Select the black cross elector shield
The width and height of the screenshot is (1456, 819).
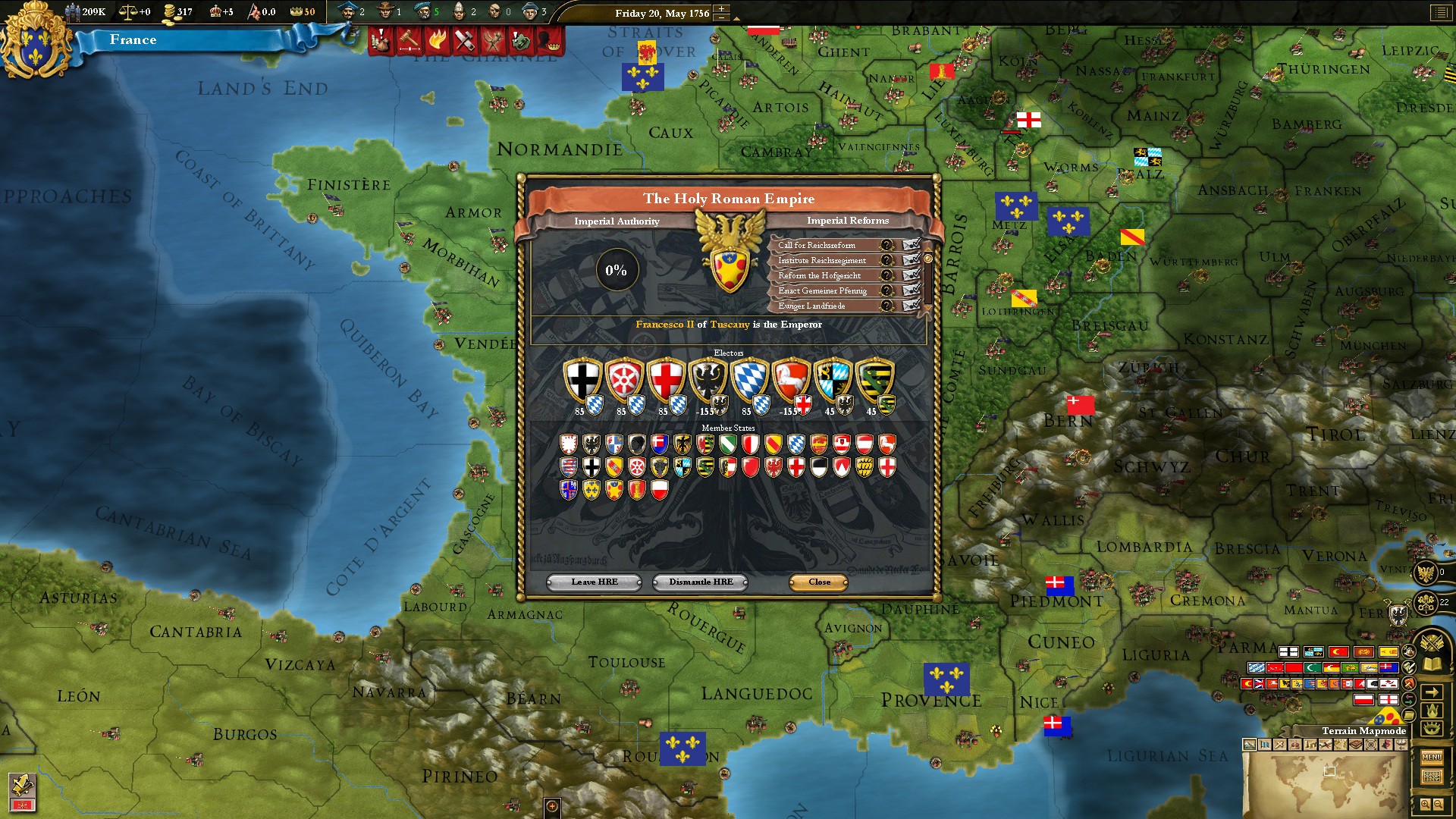click(x=582, y=379)
